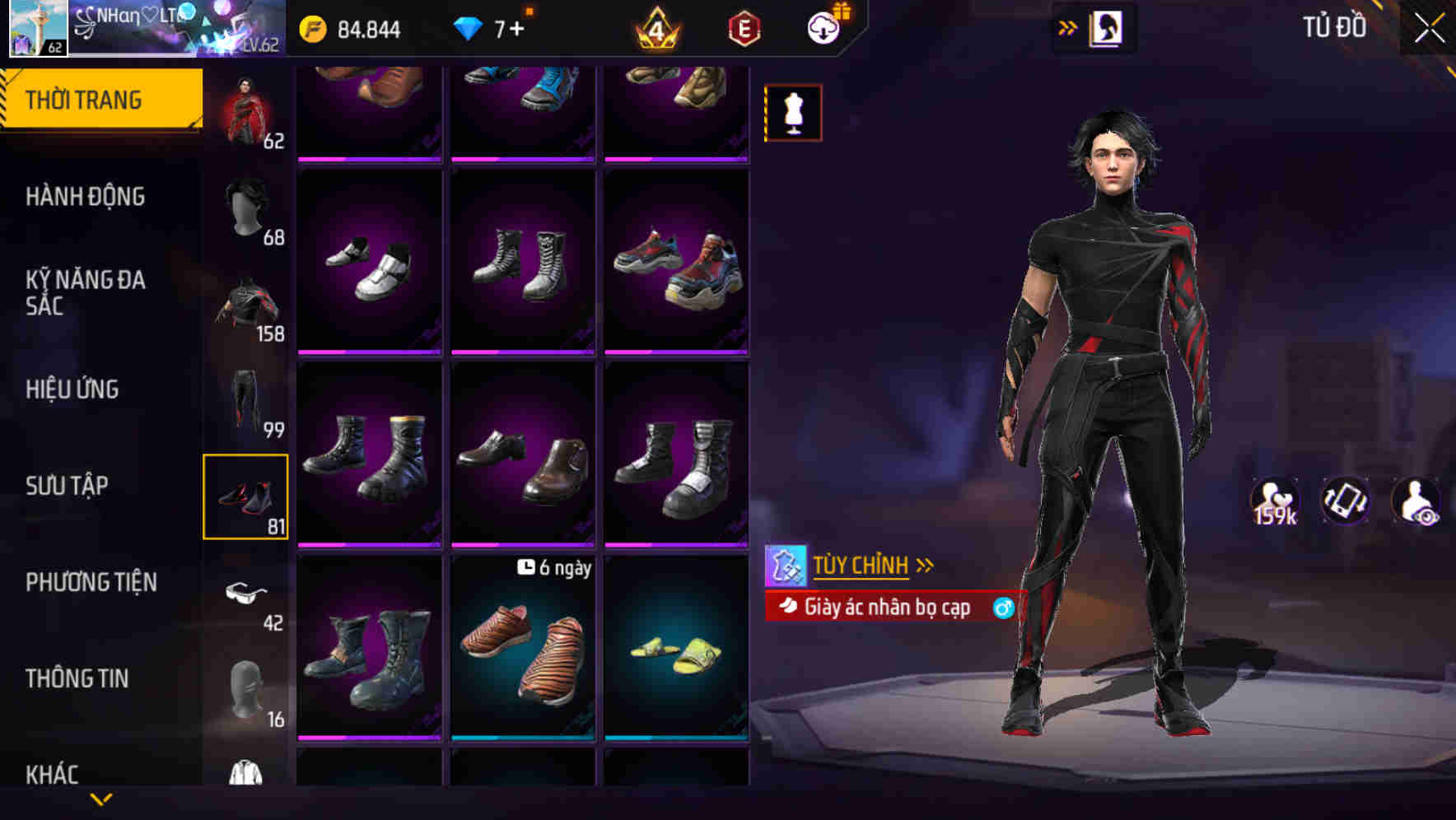Expand TÙY CHỈNH options

click(x=926, y=565)
